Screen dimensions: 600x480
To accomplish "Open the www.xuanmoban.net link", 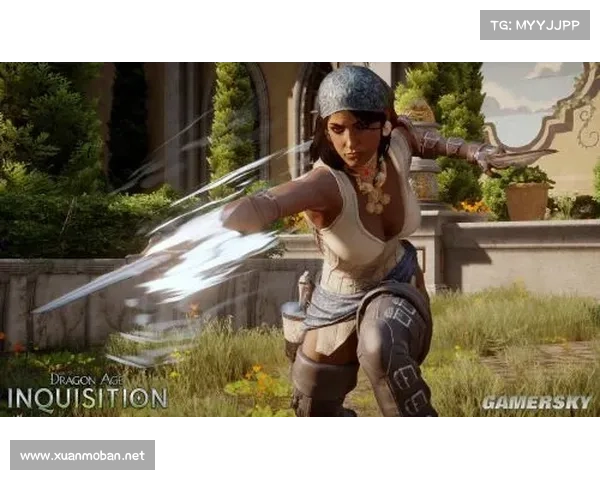I will click(83, 455).
